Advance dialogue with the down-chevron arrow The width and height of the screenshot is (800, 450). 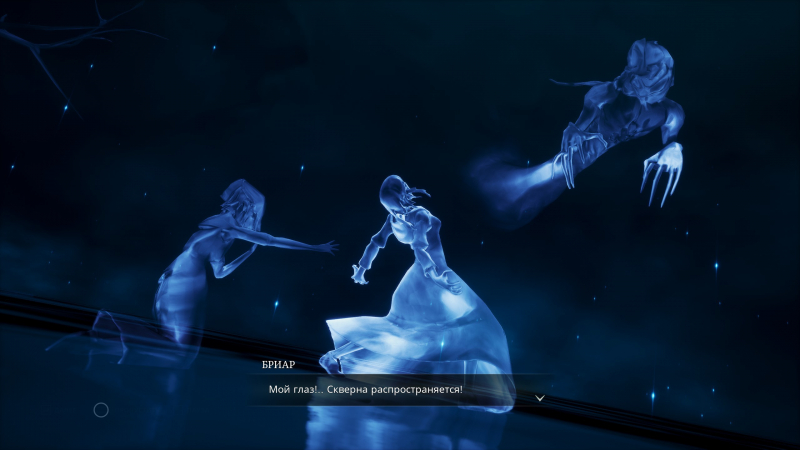[x=540, y=398]
